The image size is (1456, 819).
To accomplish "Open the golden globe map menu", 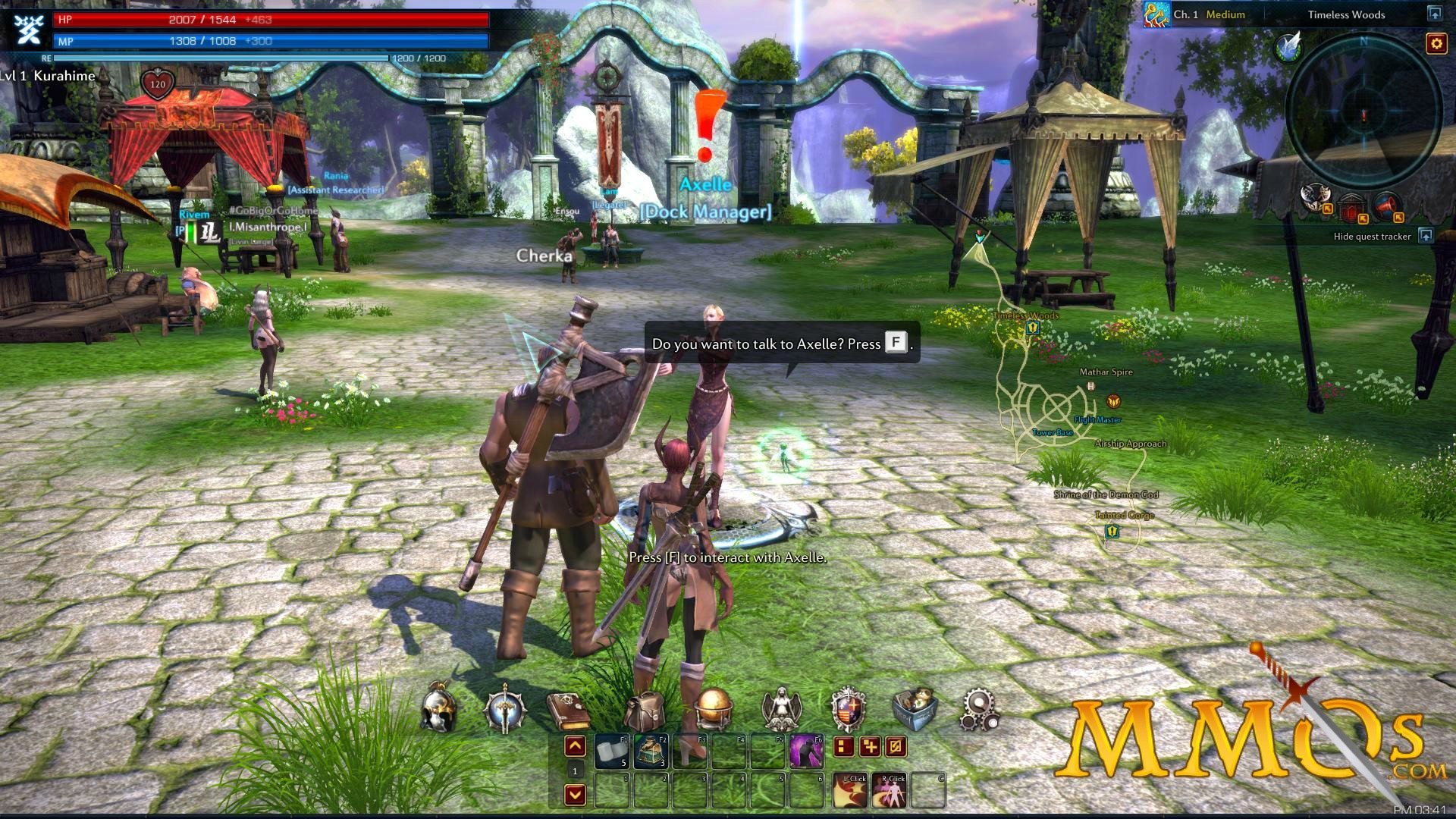I will point(713,708).
